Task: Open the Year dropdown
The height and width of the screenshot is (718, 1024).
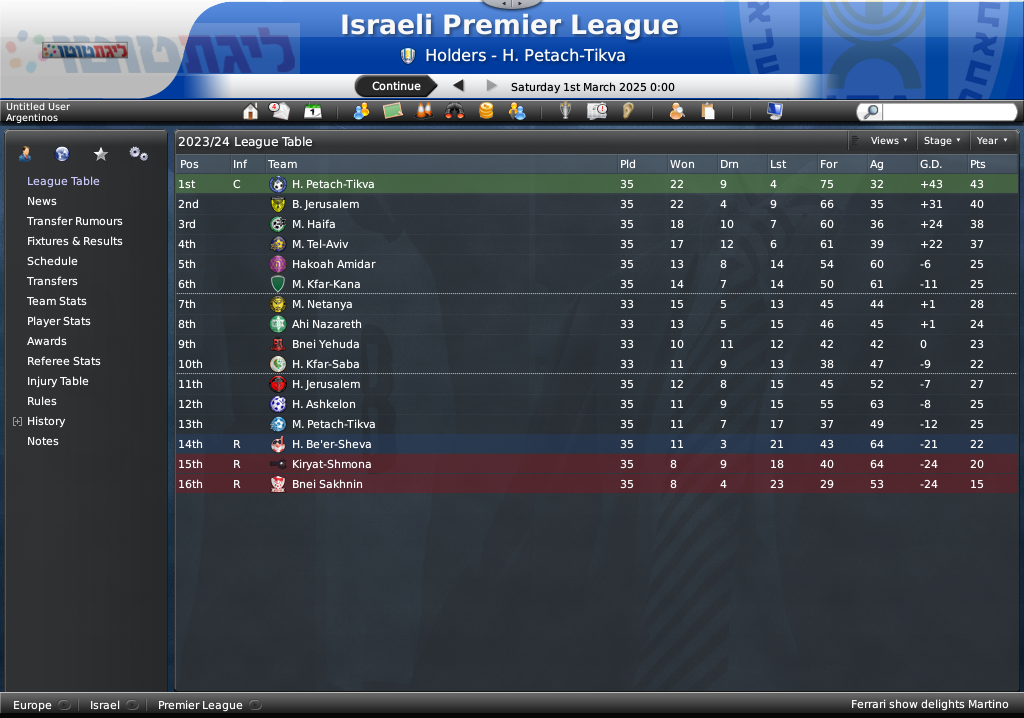Action: tap(992, 141)
